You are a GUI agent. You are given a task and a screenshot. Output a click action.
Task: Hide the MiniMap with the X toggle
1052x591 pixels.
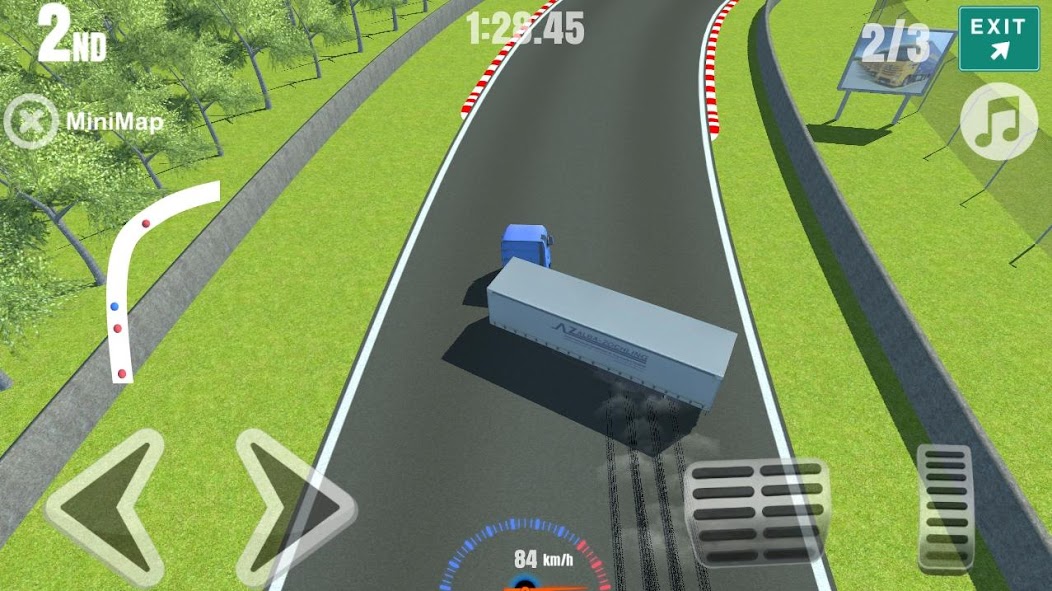click(31, 122)
